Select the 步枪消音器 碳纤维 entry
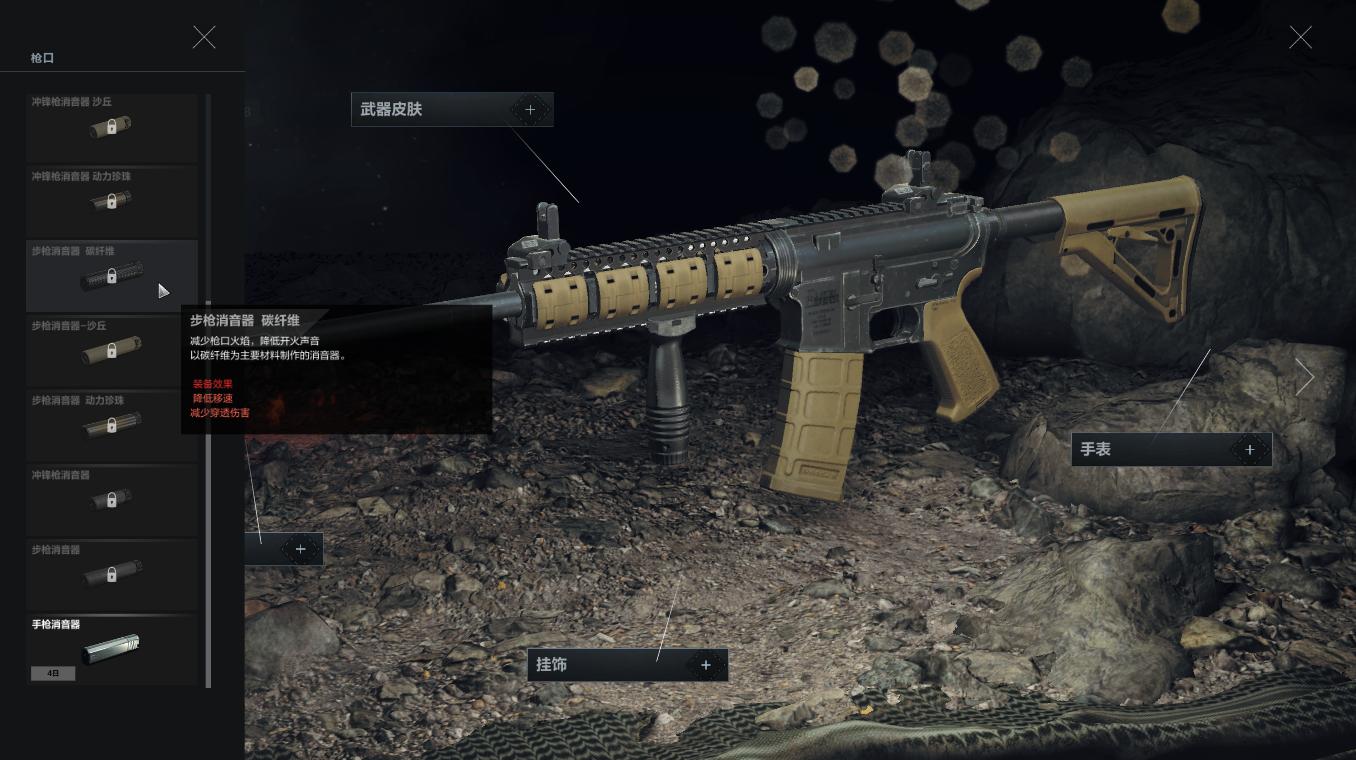 (x=111, y=276)
